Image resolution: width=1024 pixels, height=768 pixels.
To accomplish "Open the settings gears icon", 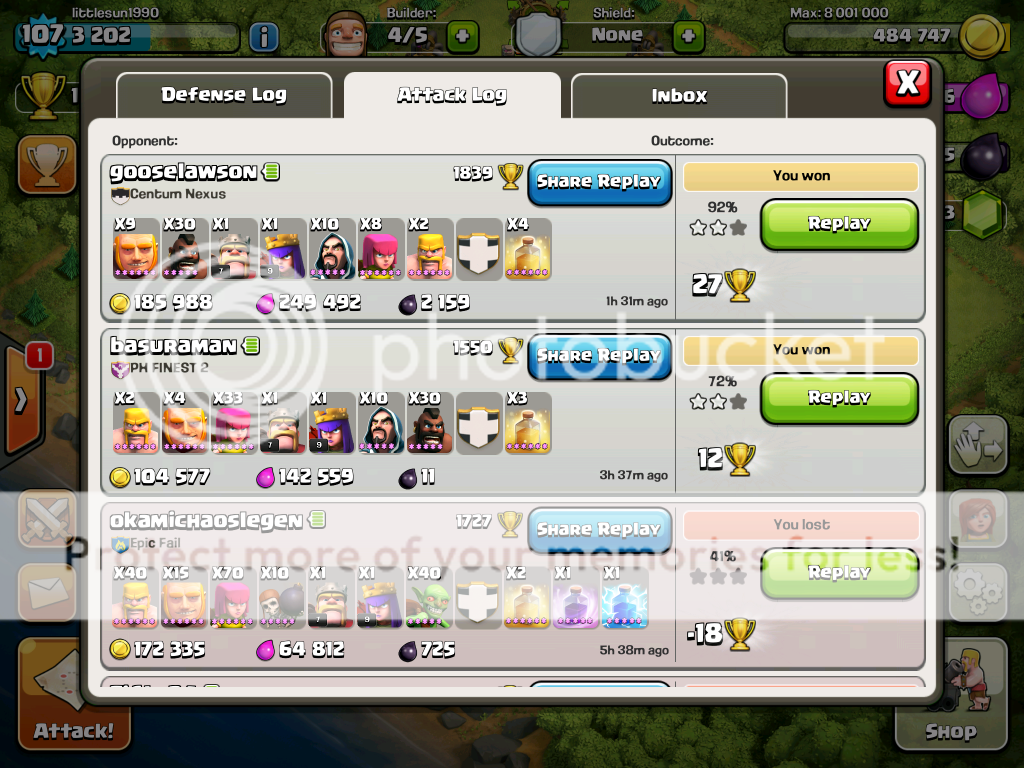I will (976, 591).
